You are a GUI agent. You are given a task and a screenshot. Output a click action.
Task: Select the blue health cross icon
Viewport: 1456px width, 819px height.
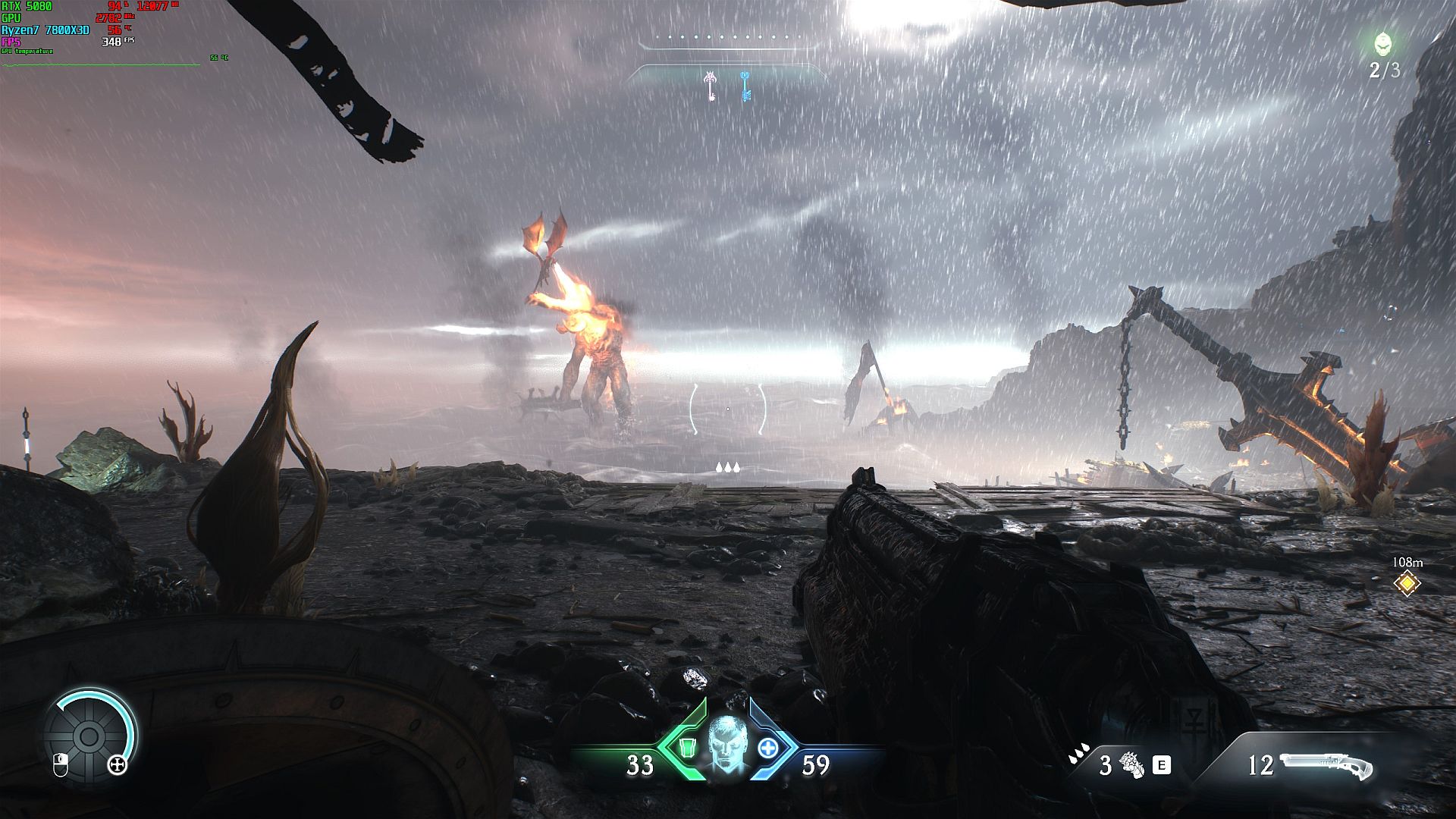point(768,748)
